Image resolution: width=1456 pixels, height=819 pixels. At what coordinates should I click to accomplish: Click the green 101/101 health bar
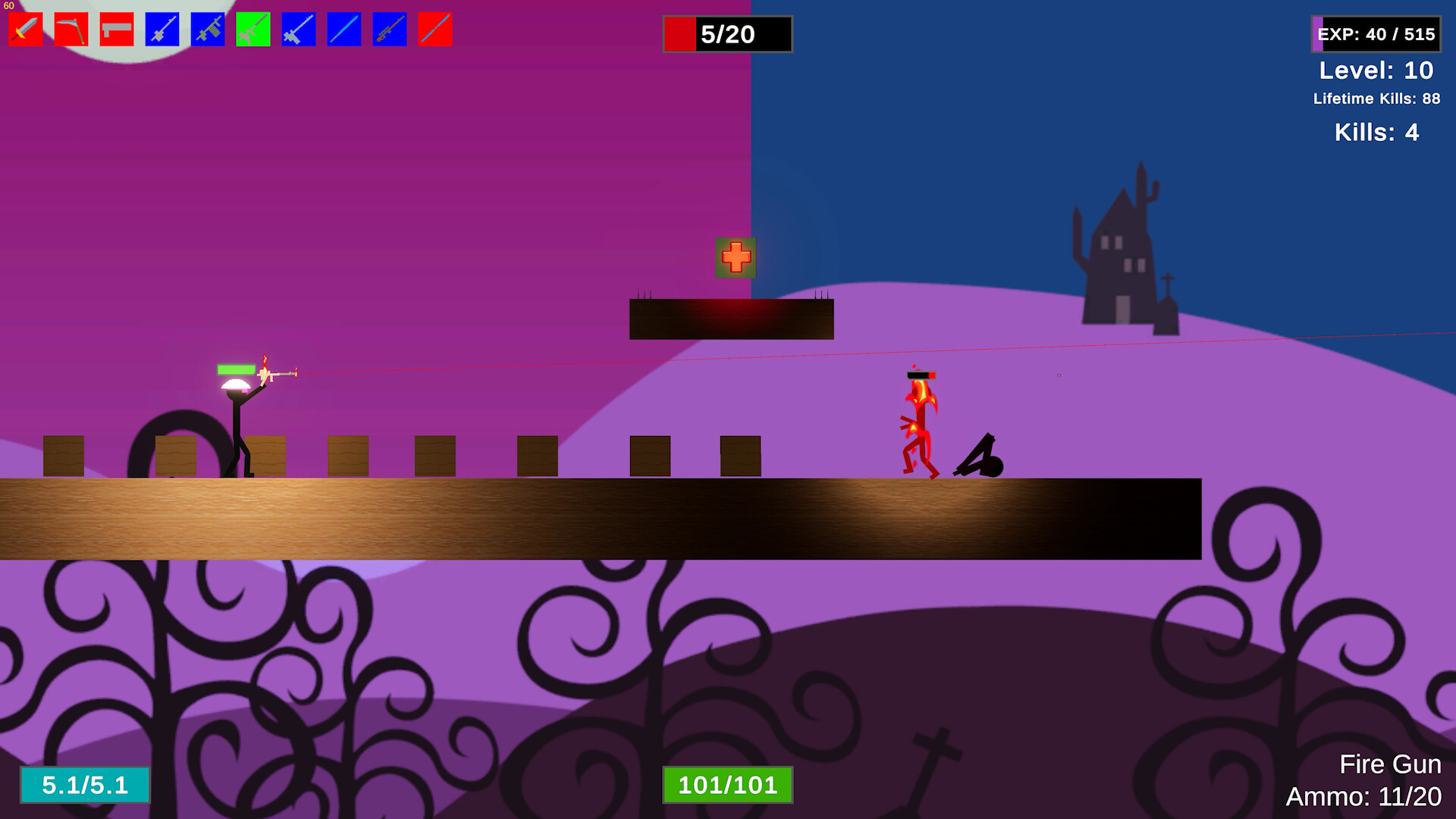coord(729,786)
